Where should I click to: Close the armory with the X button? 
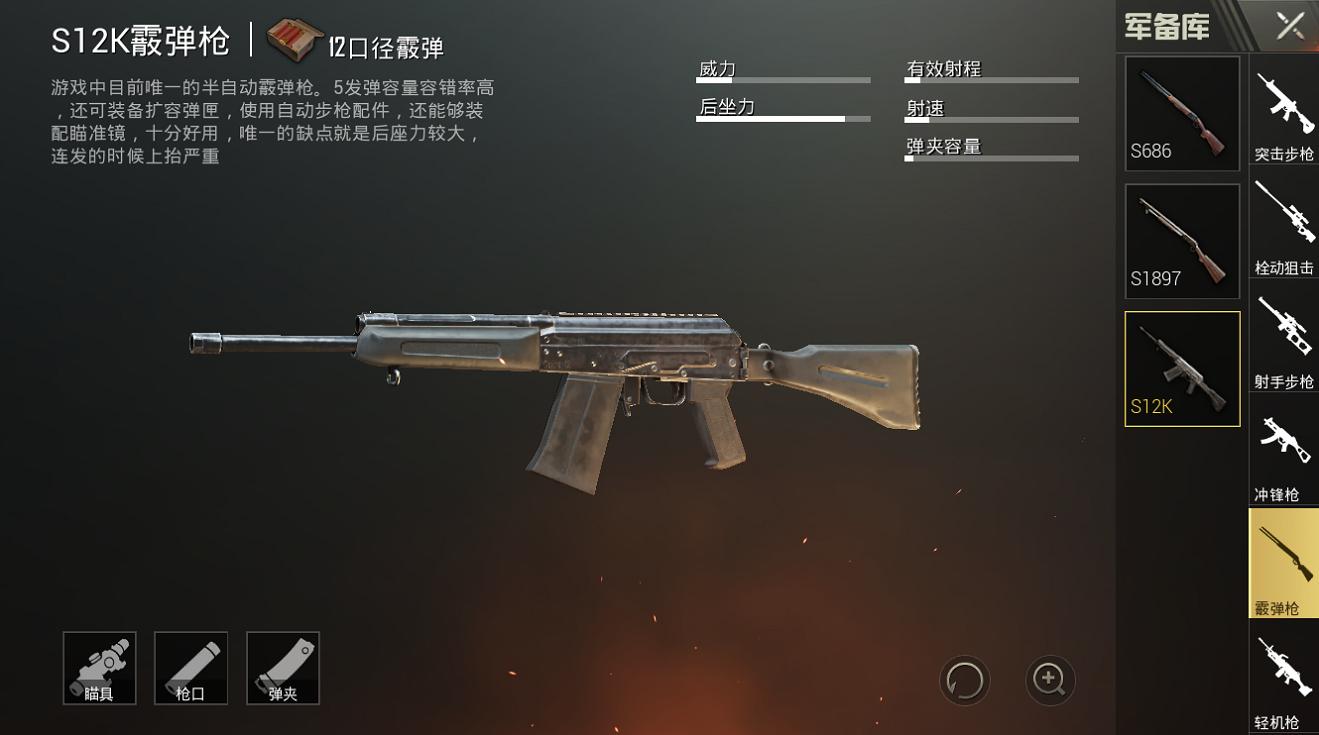(1290, 26)
